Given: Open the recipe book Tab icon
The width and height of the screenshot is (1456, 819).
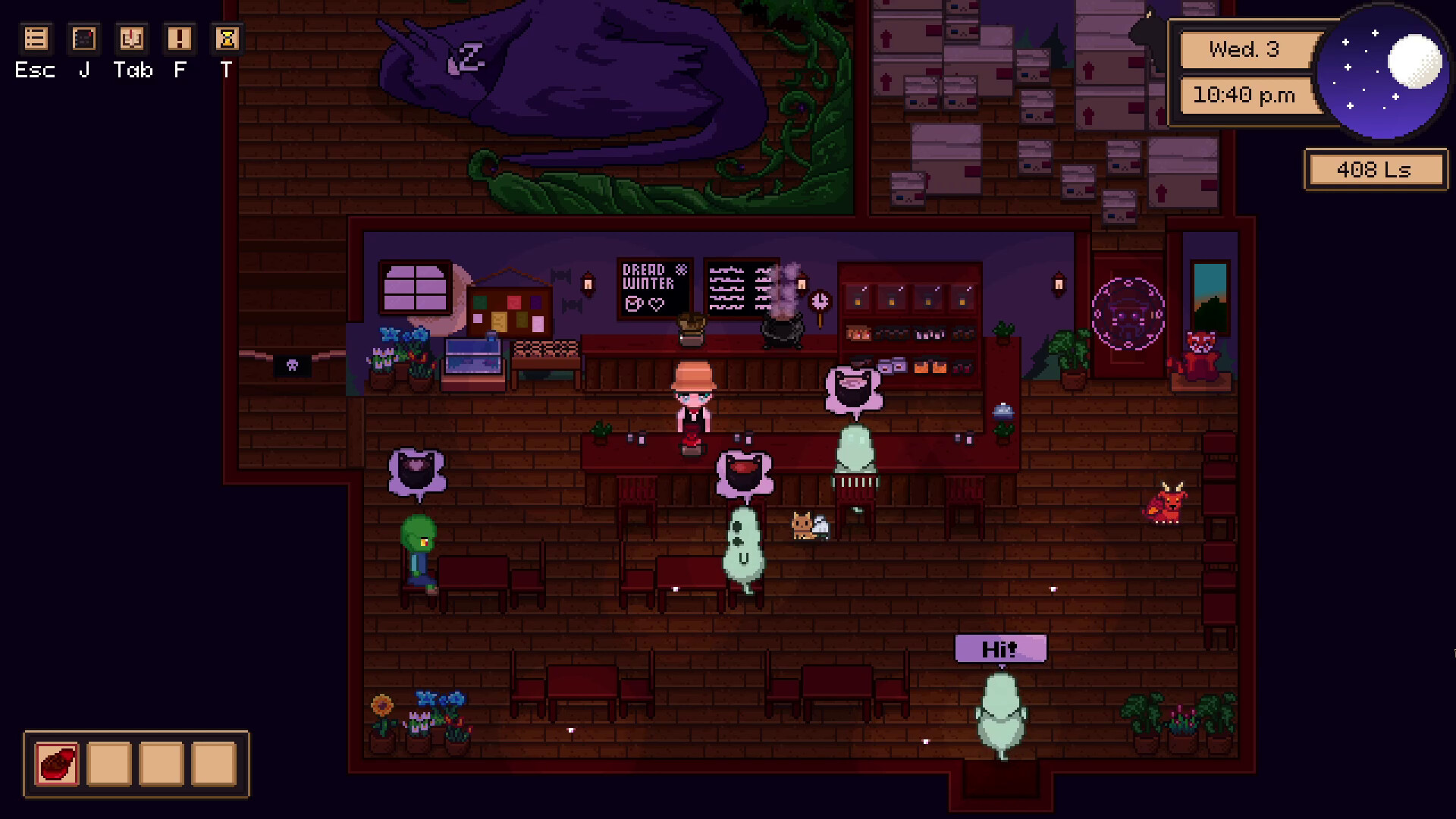Looking at the screenshot, I should click(131, 38).
